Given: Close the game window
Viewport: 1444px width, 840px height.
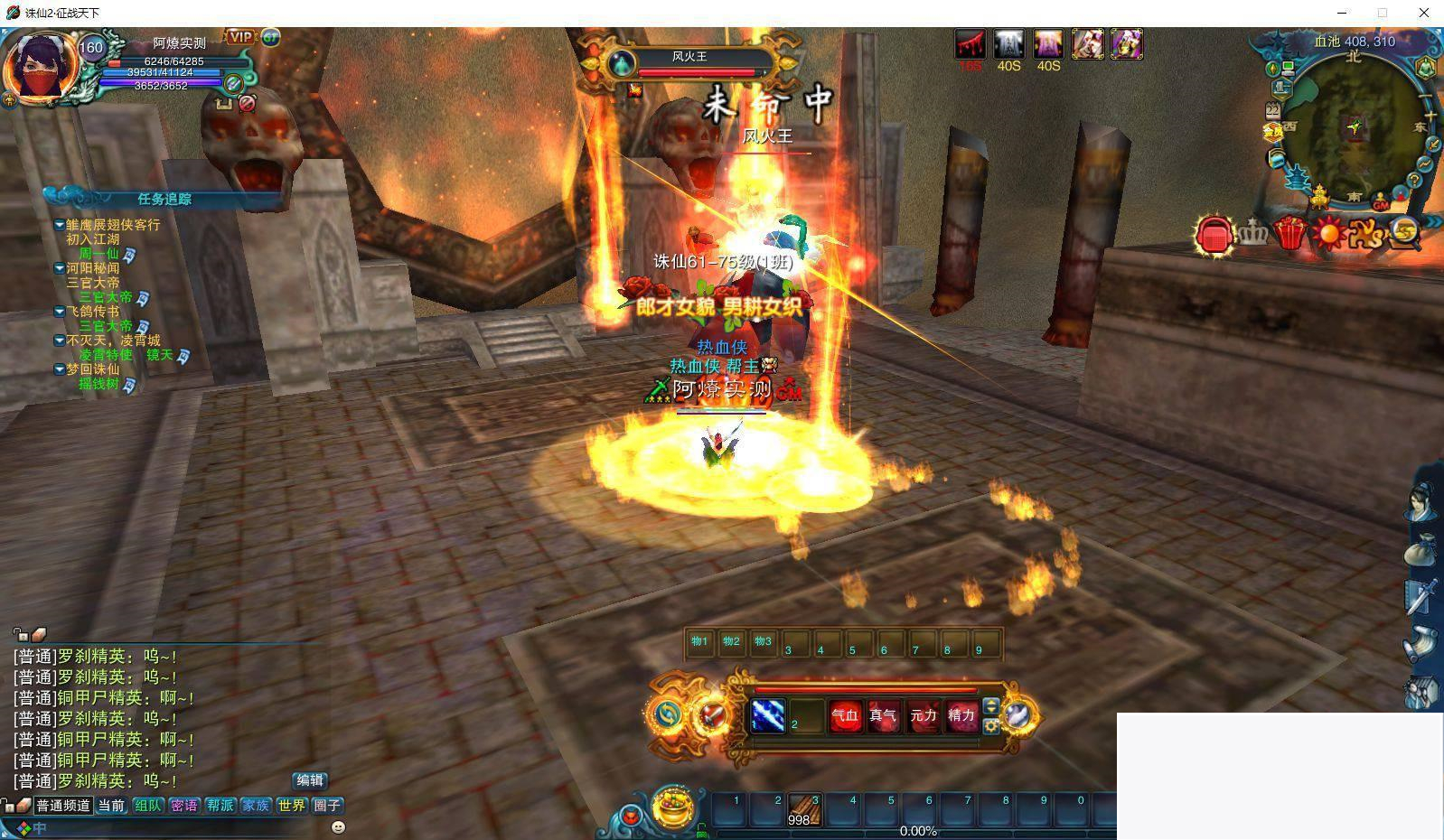Looking at the screenshot, I should [x=1423, y=13].
